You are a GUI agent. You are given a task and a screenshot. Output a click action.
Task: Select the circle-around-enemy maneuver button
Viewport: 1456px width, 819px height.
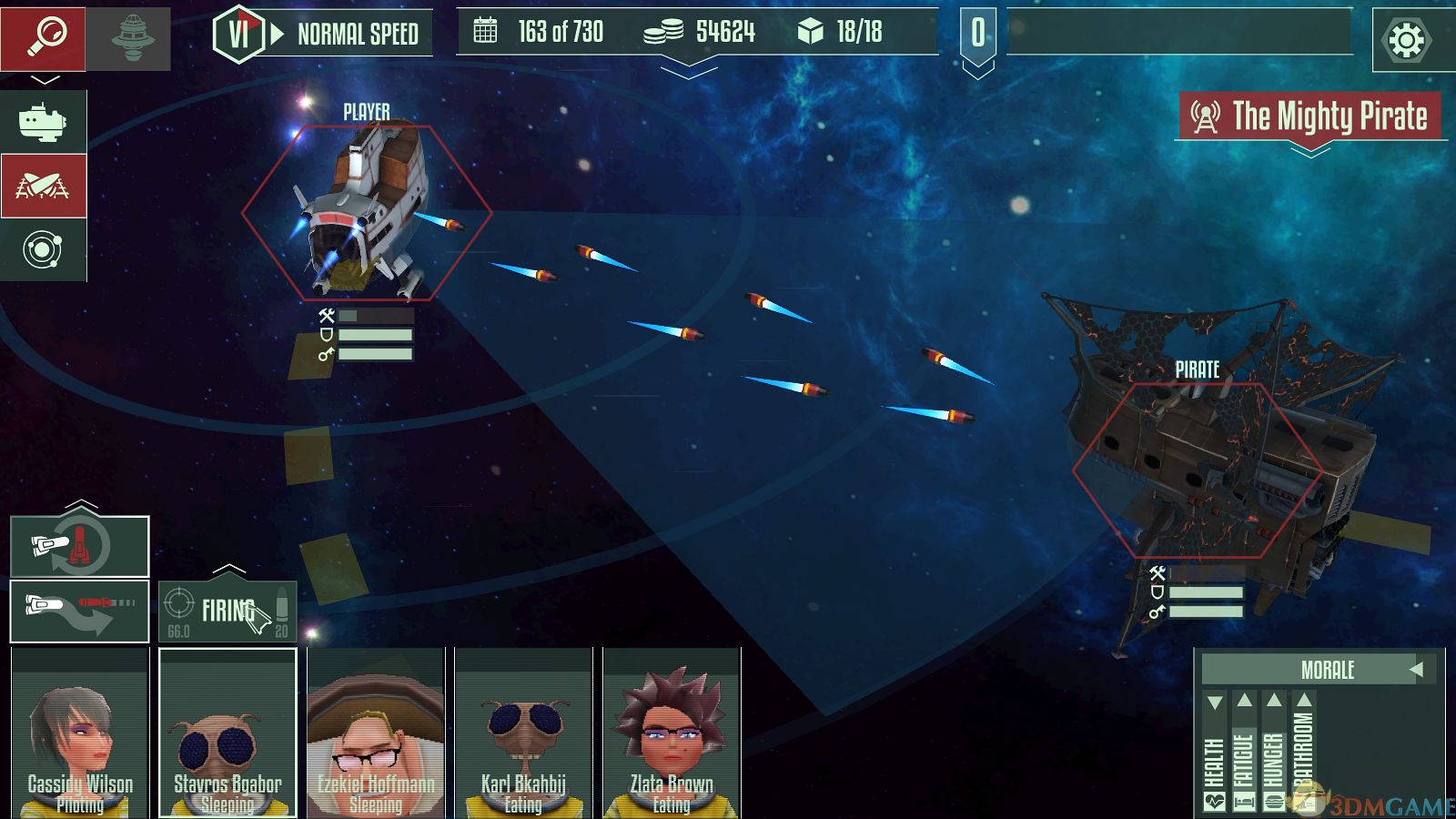click(x=80, y=547)
